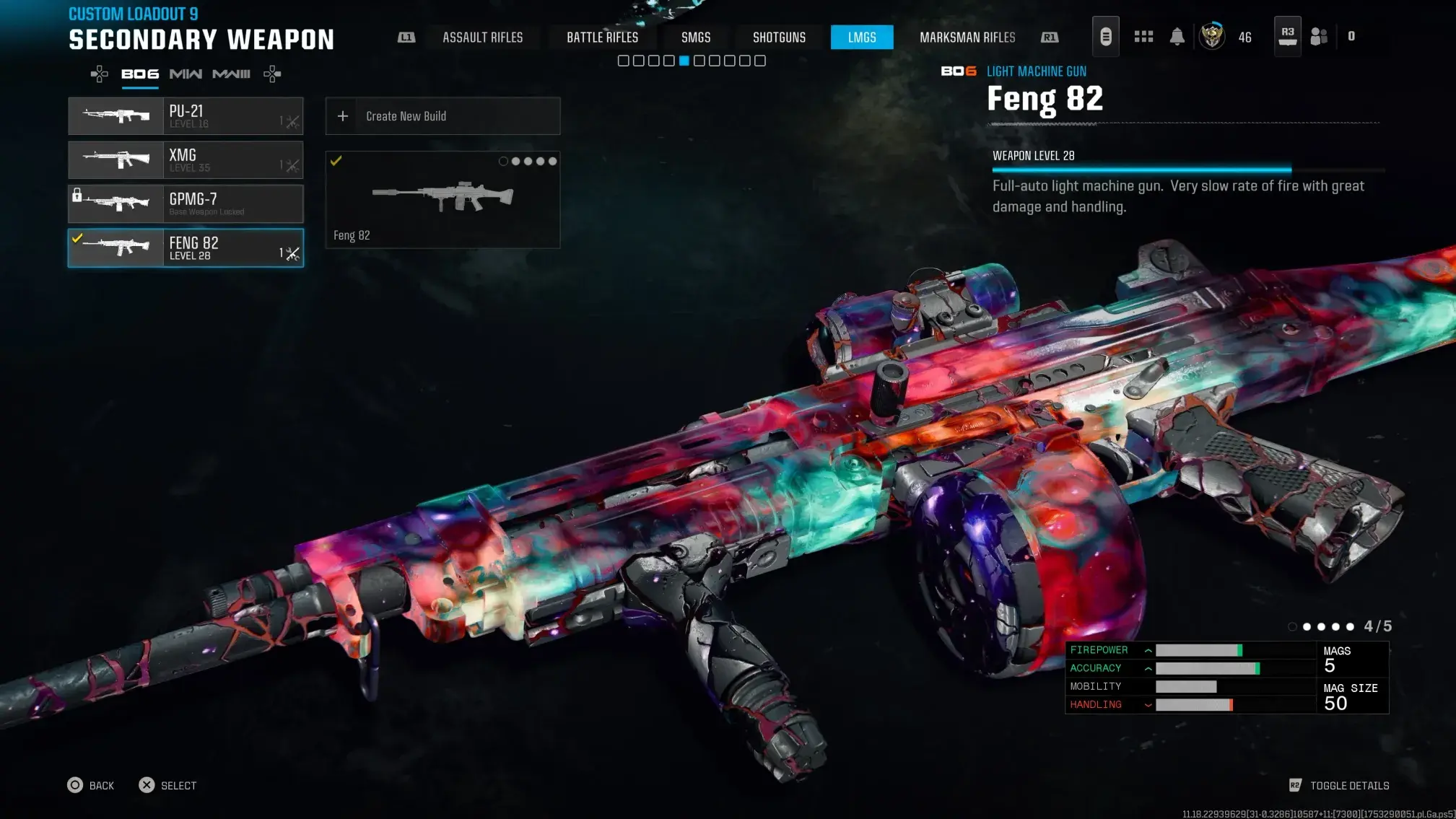Image resolution: width=1456 pixels, height=819 pixels.
Task: Show the Shotguns category
Action: pos(779,38)
